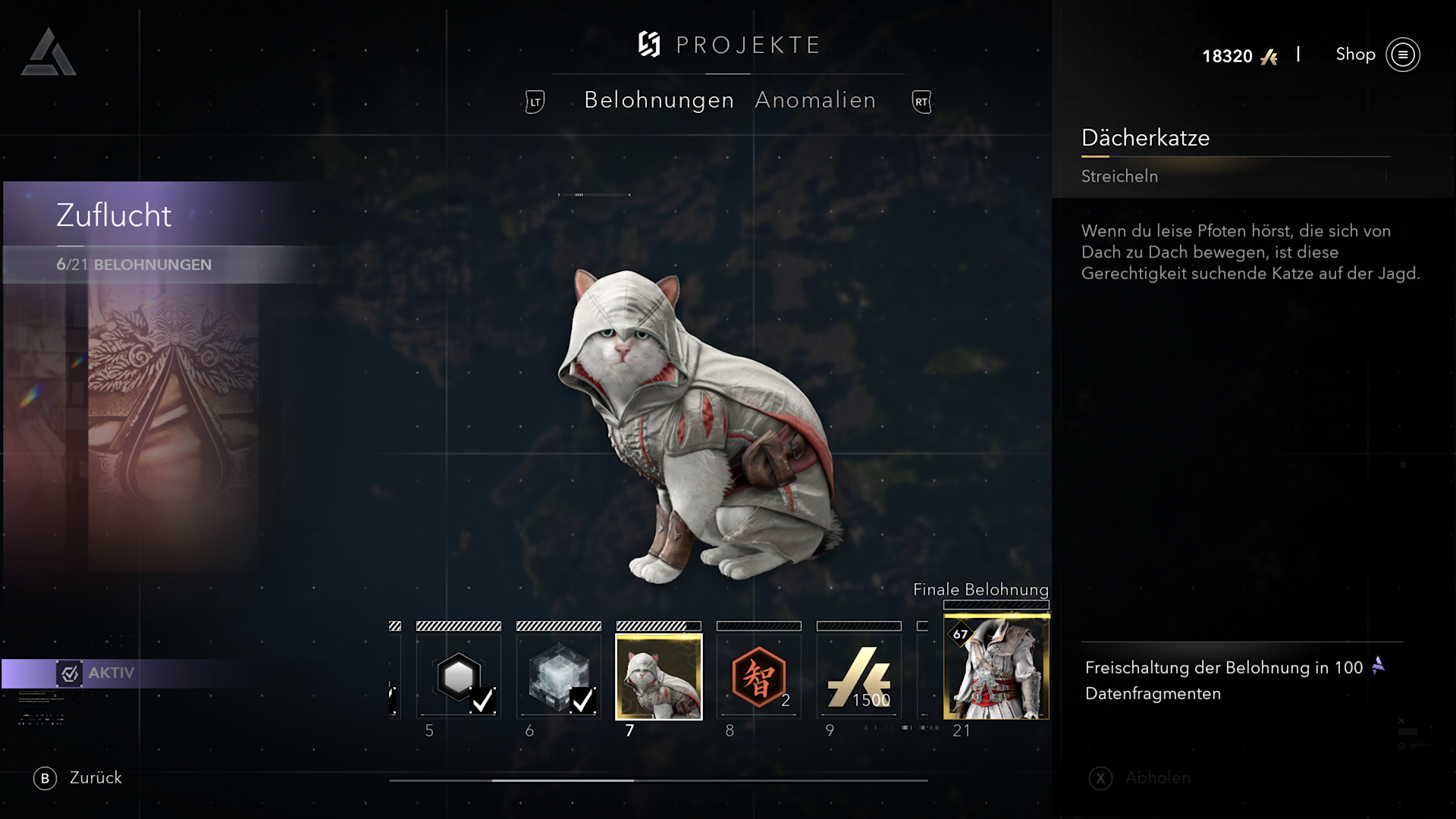Choose the hooded cat reward tile
The image size is (1456, 819).
tap(659, 676)
